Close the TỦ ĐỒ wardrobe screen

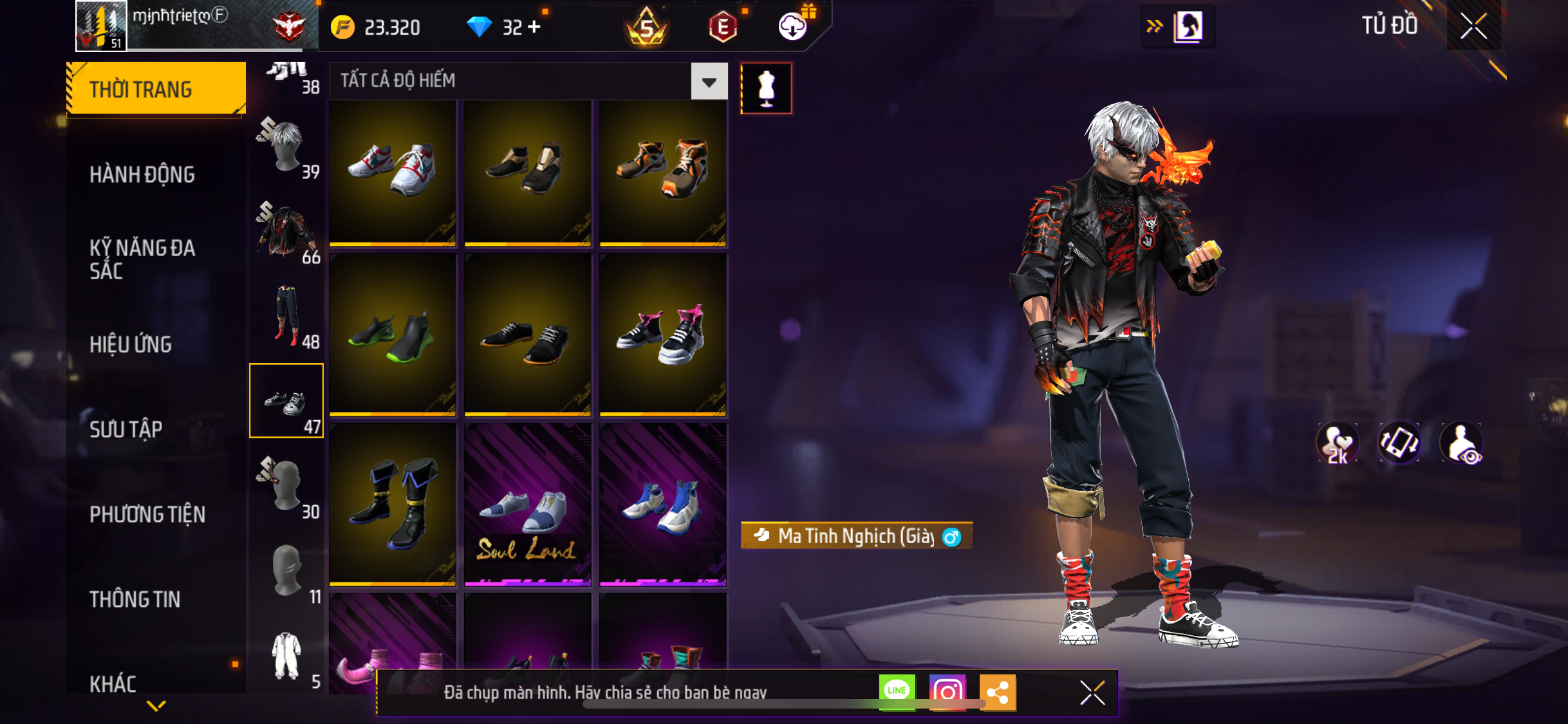[x=1473, y=26]
